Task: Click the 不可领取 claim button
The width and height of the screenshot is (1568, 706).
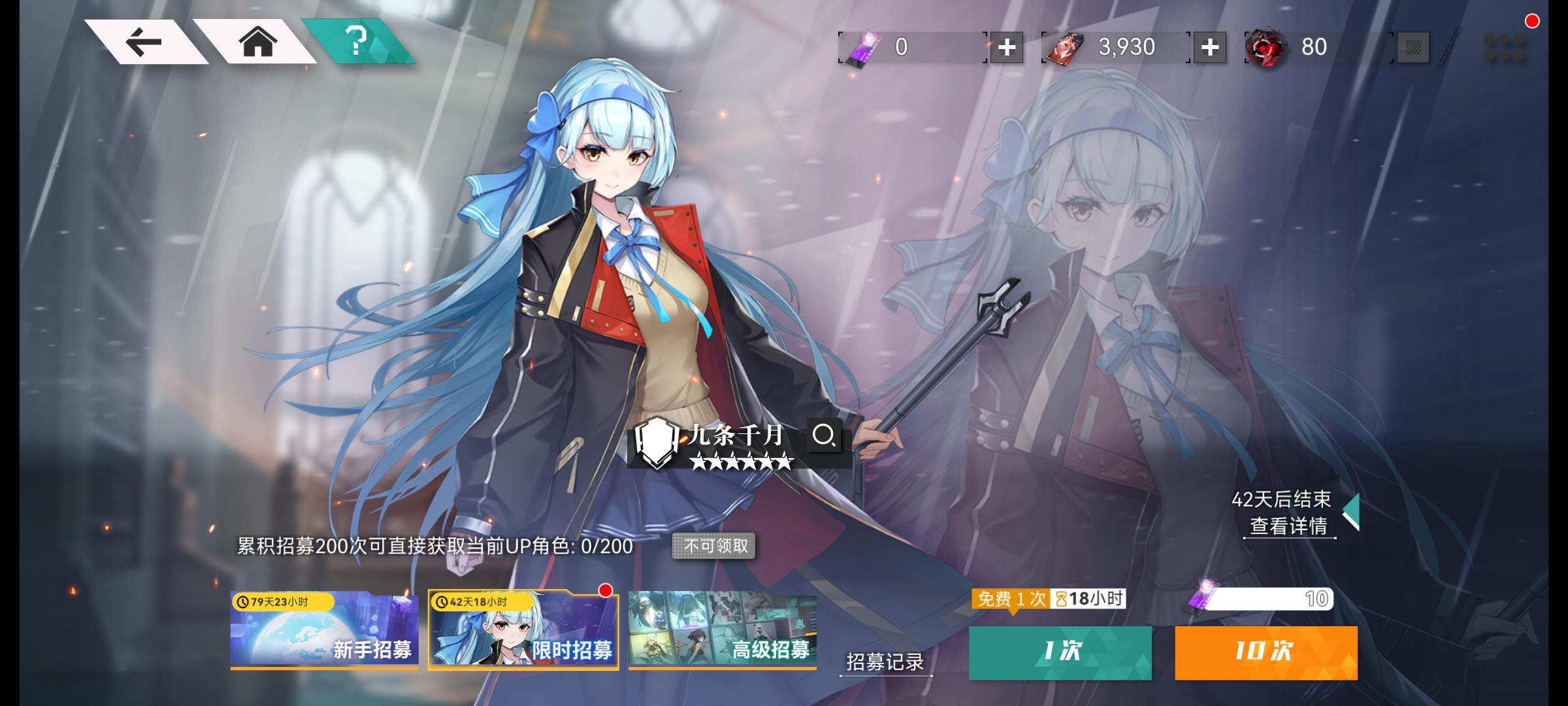Action: pyautogui.click(x=715, y=547)
